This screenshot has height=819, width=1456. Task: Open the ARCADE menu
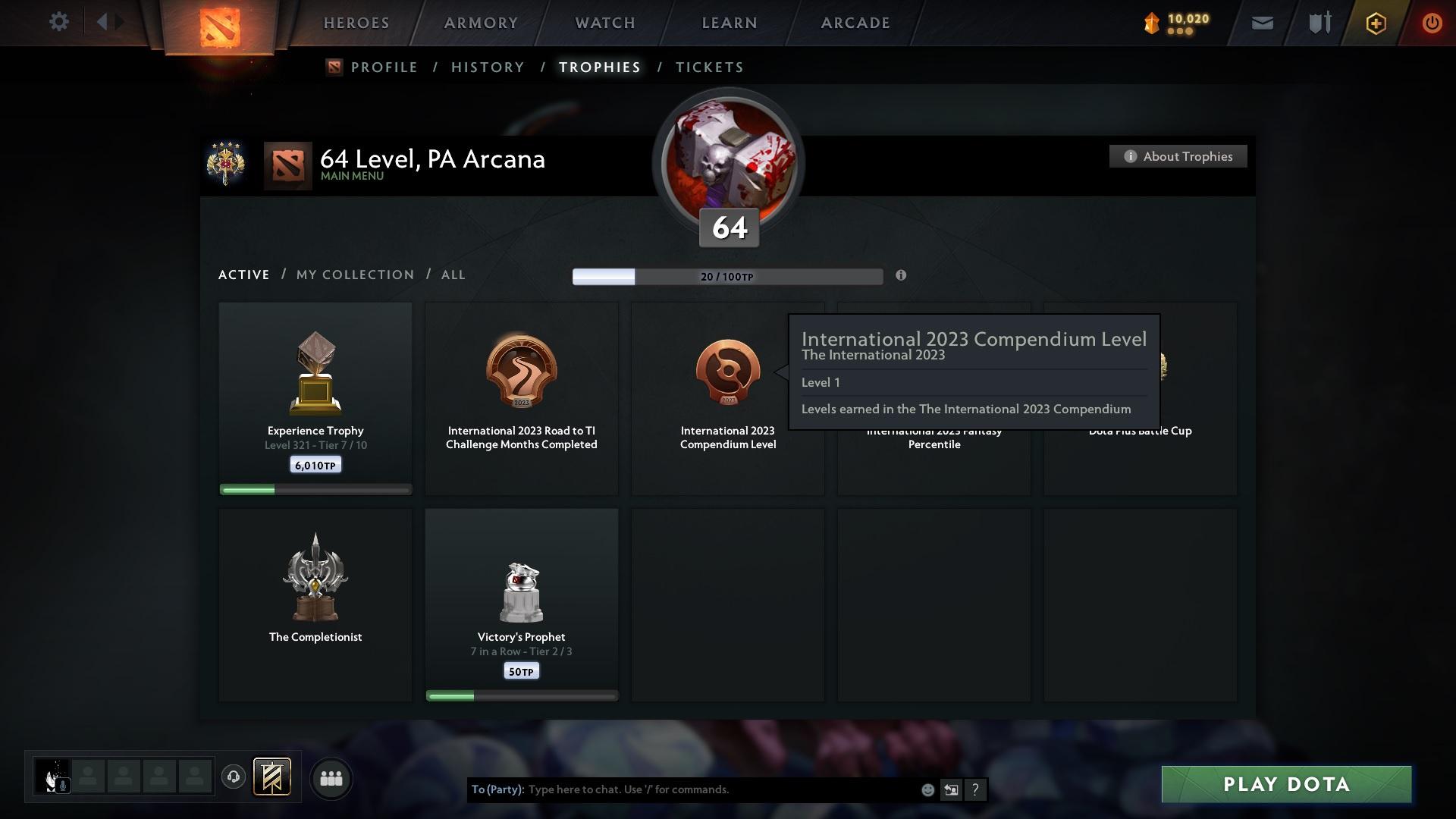854,23
